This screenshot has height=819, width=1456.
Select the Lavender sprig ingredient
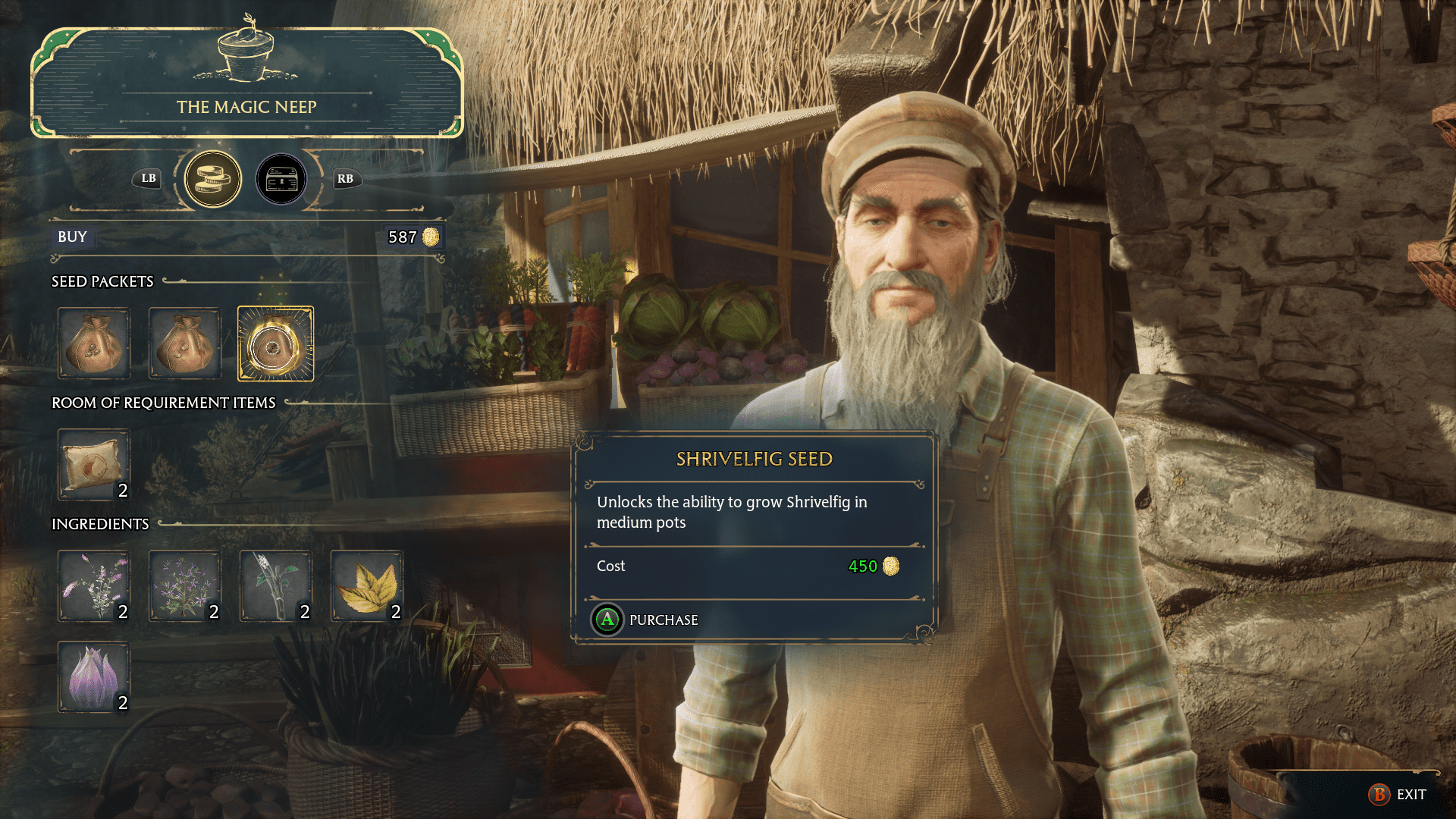pos(94,586)
